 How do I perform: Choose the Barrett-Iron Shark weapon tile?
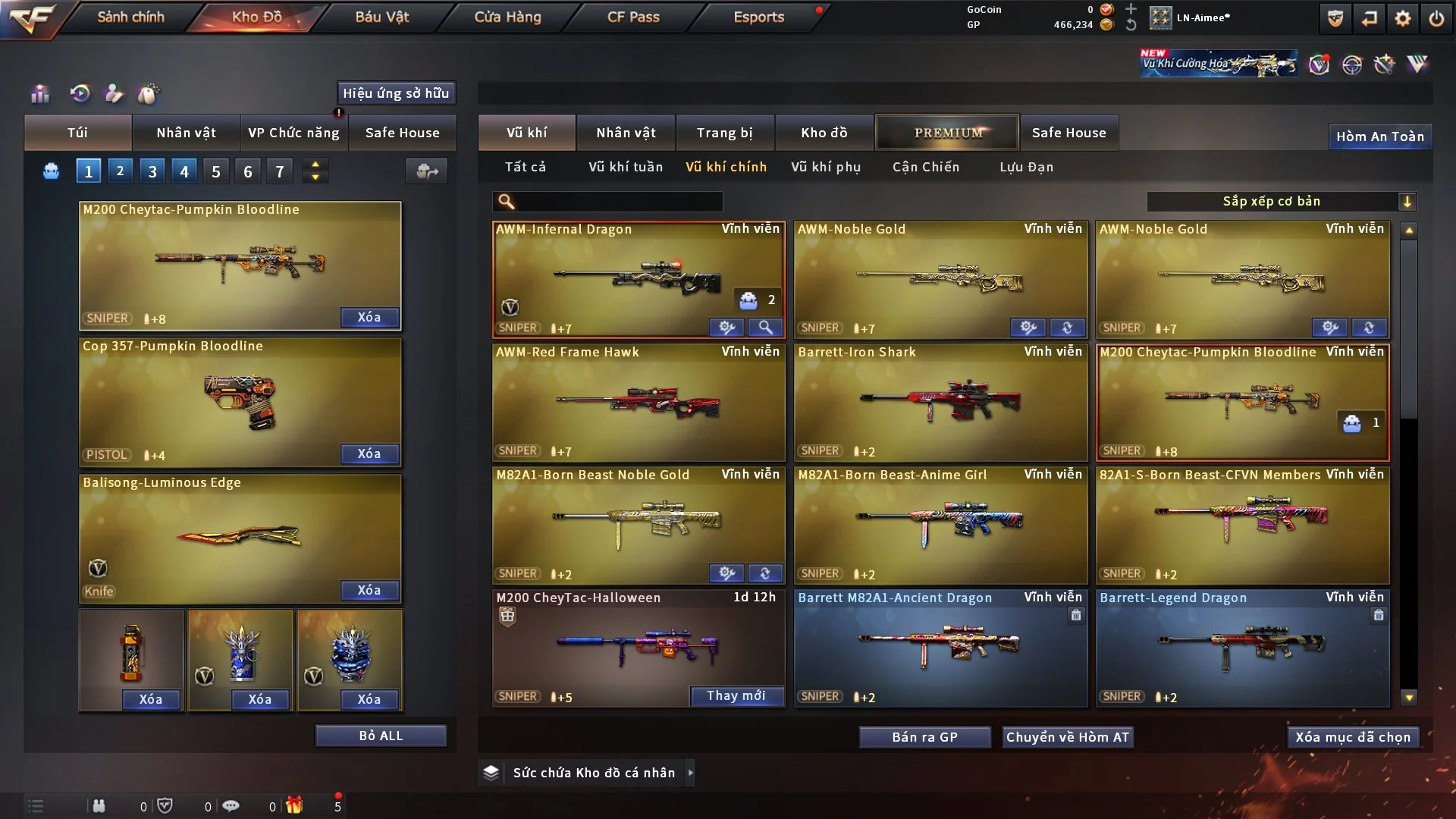point(940,402)
